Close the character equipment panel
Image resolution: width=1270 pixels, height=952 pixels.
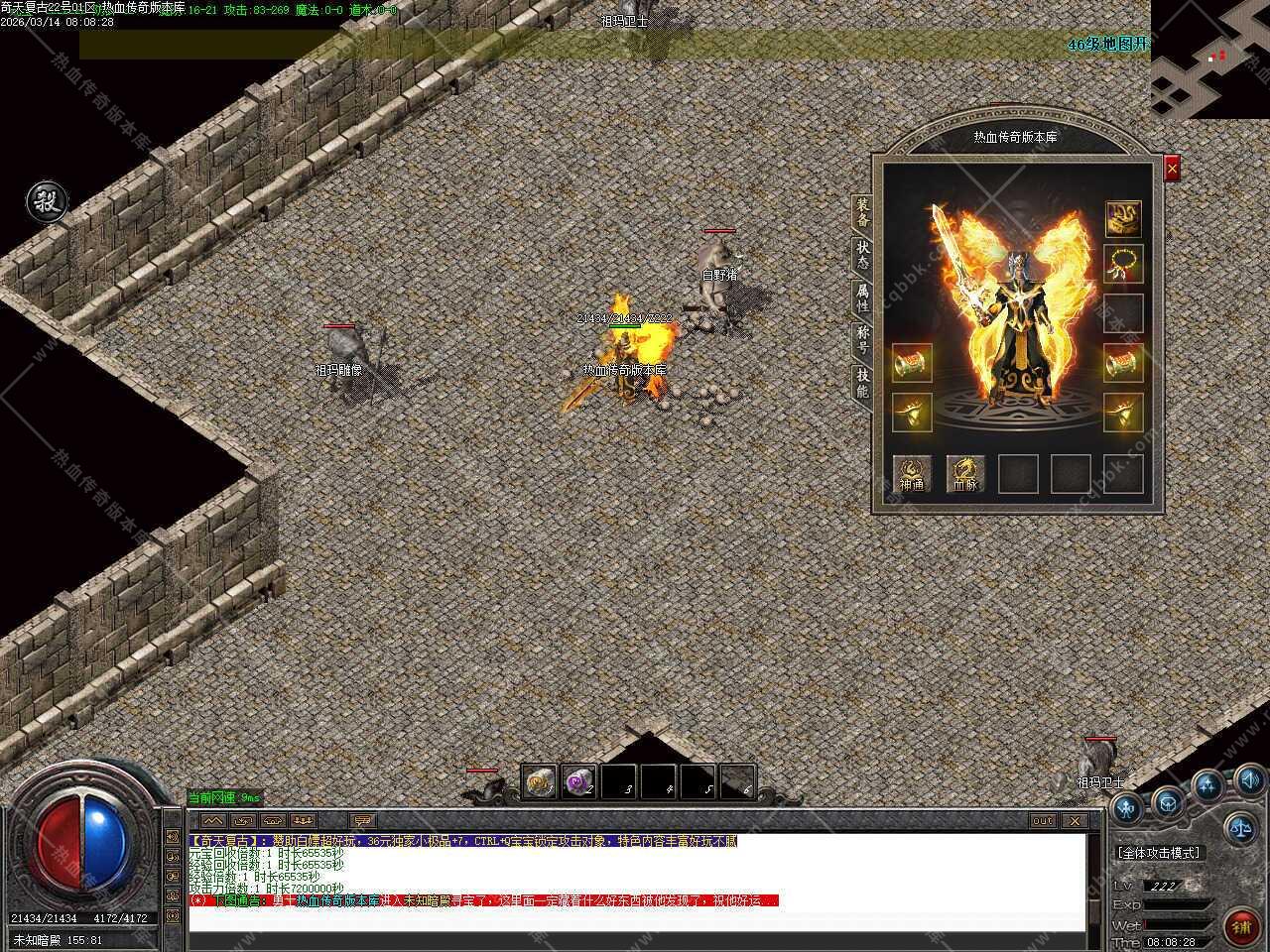1172,170
